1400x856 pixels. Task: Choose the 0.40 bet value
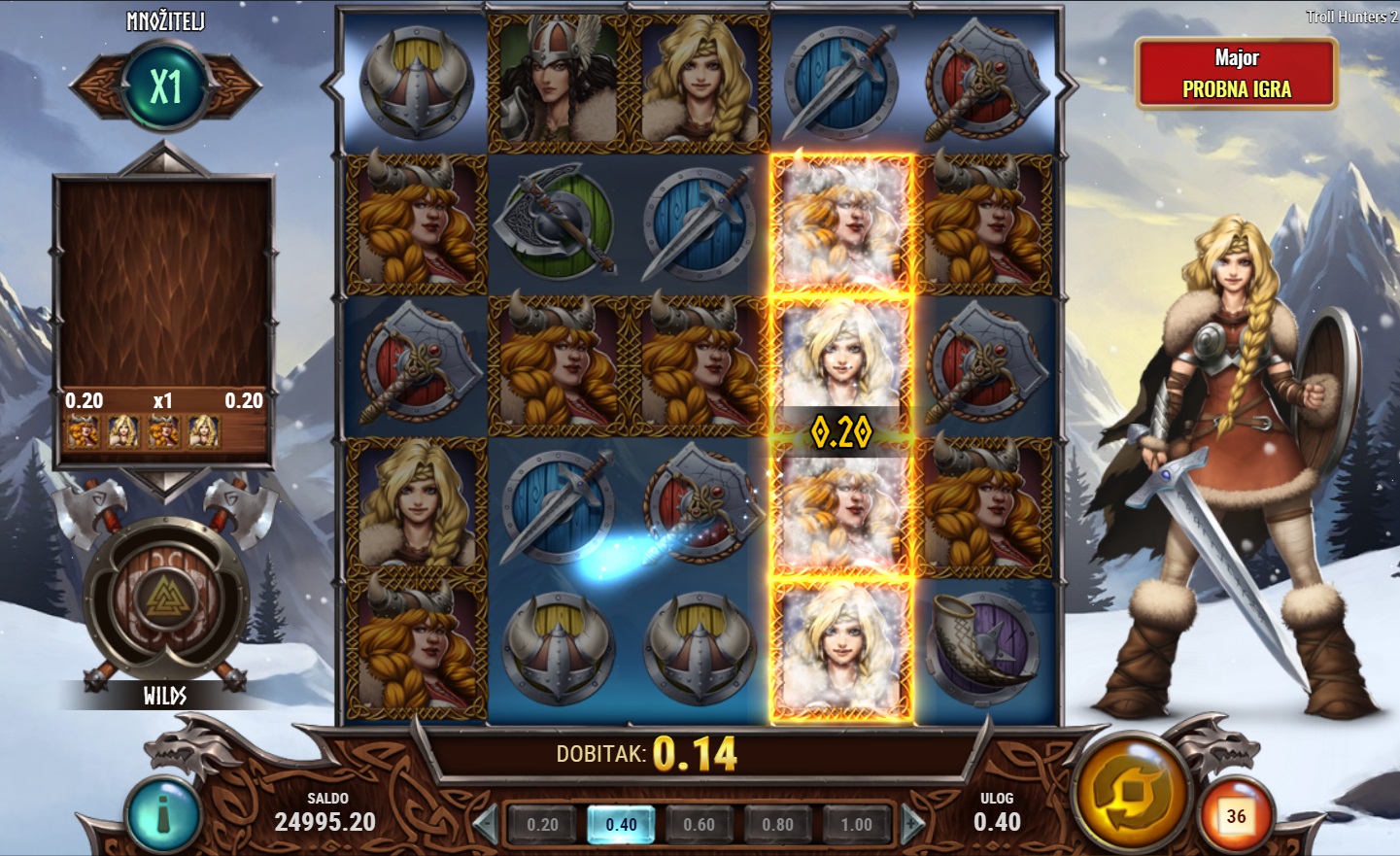coord(621,825)
